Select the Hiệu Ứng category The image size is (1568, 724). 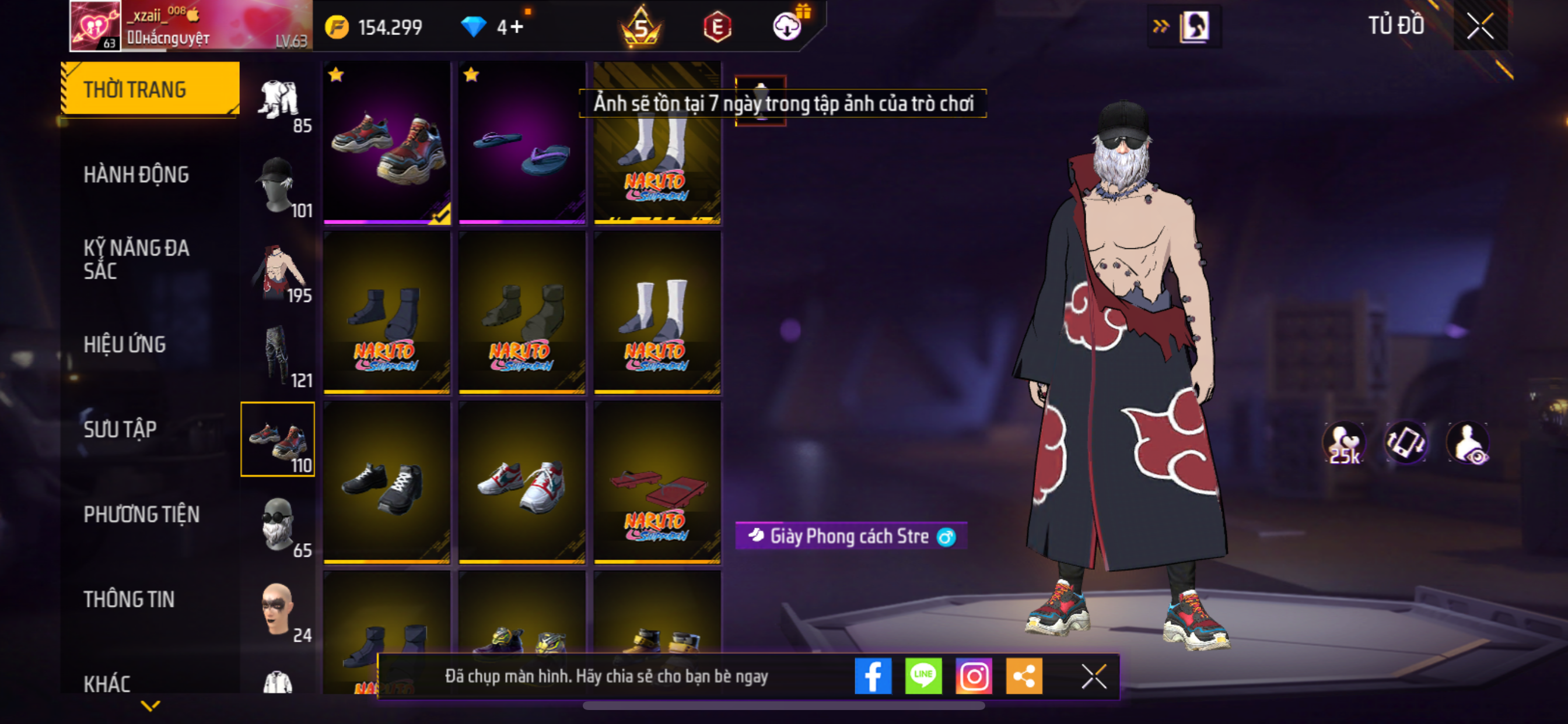pos(124,345)
